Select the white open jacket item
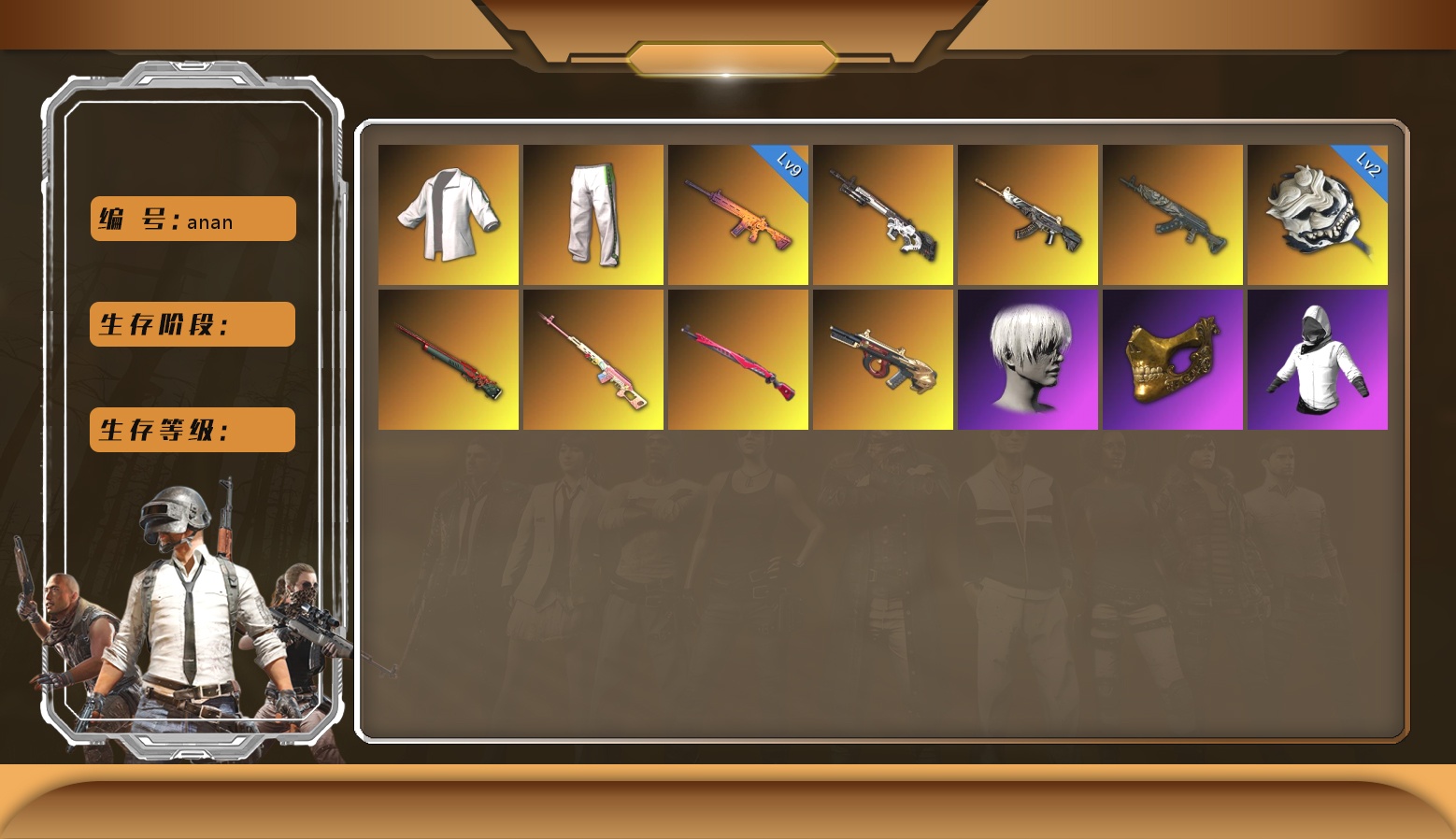Screen dimensions: 1456x839 [449, 215]
